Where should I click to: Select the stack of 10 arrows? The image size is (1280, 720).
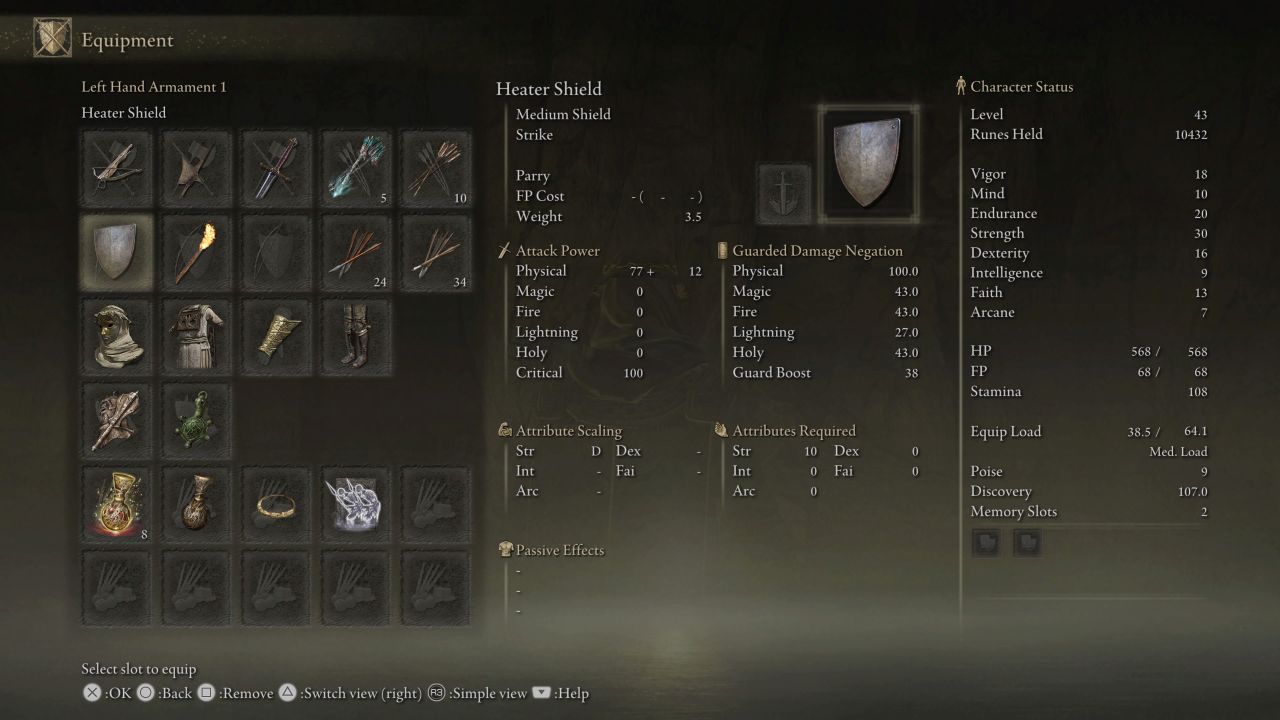(436, 167)
